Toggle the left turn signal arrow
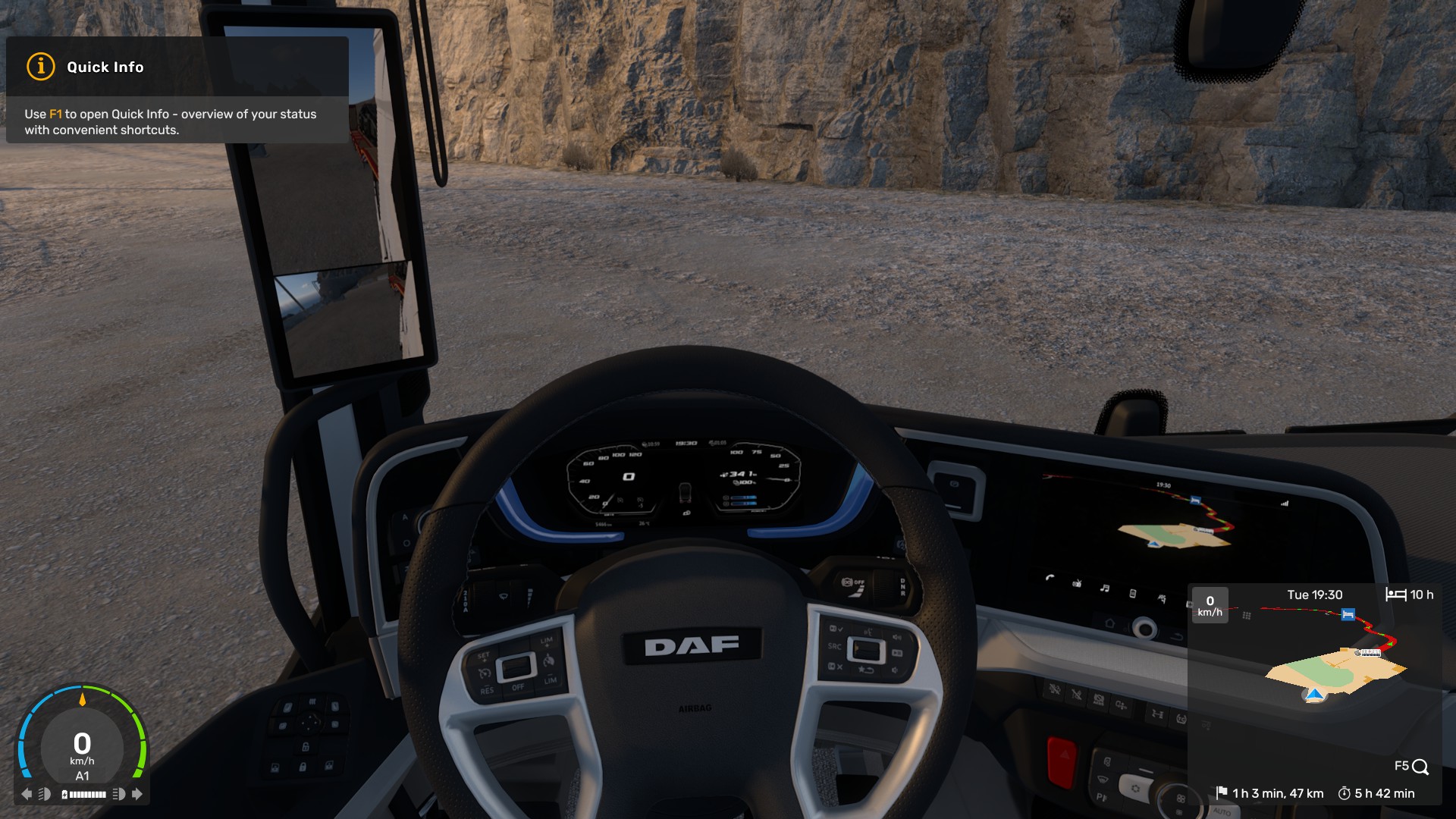The image size is (1456, 819). [x=27, y=794]
